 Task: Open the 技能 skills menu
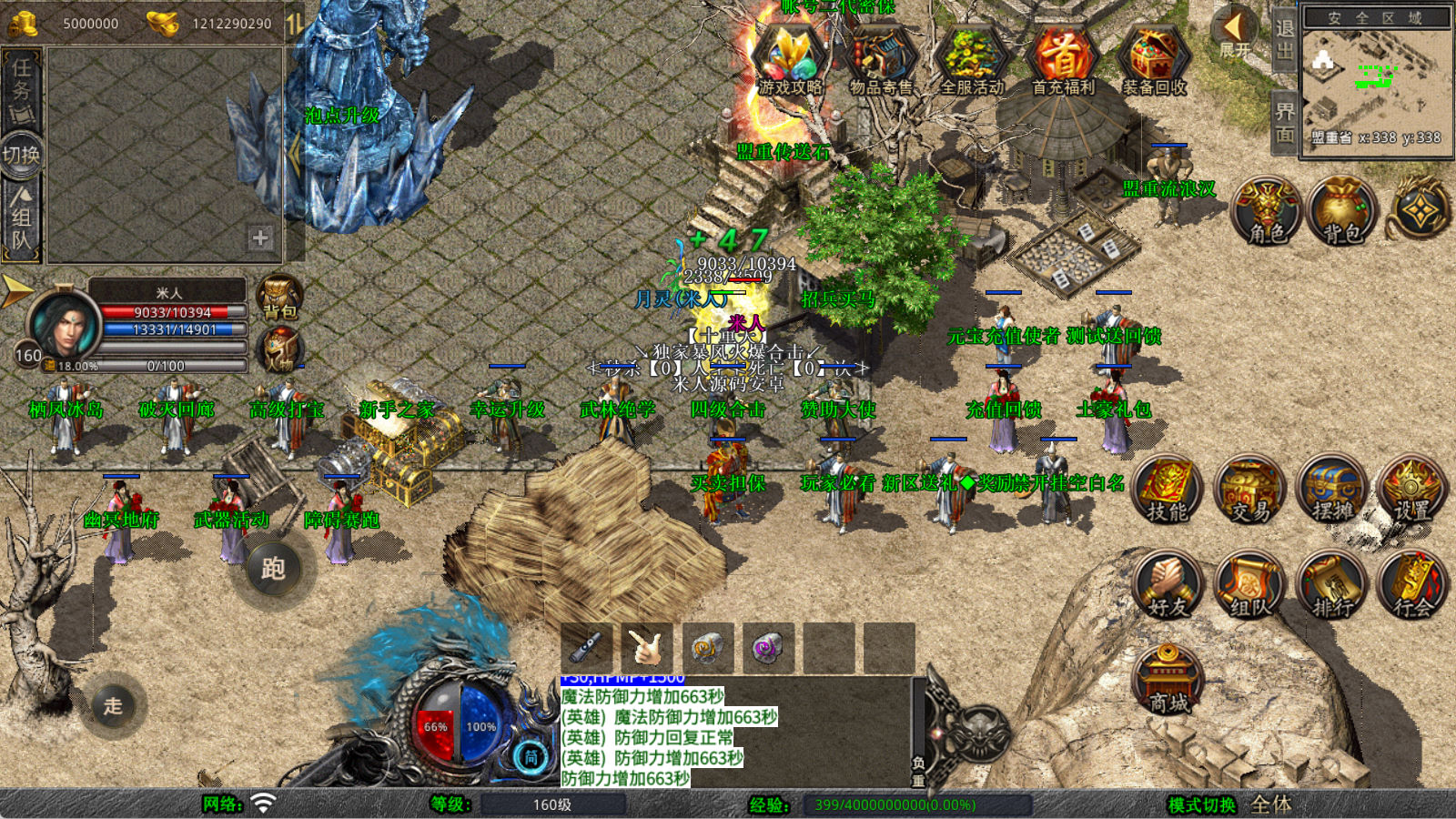[x=1168, y=490]
